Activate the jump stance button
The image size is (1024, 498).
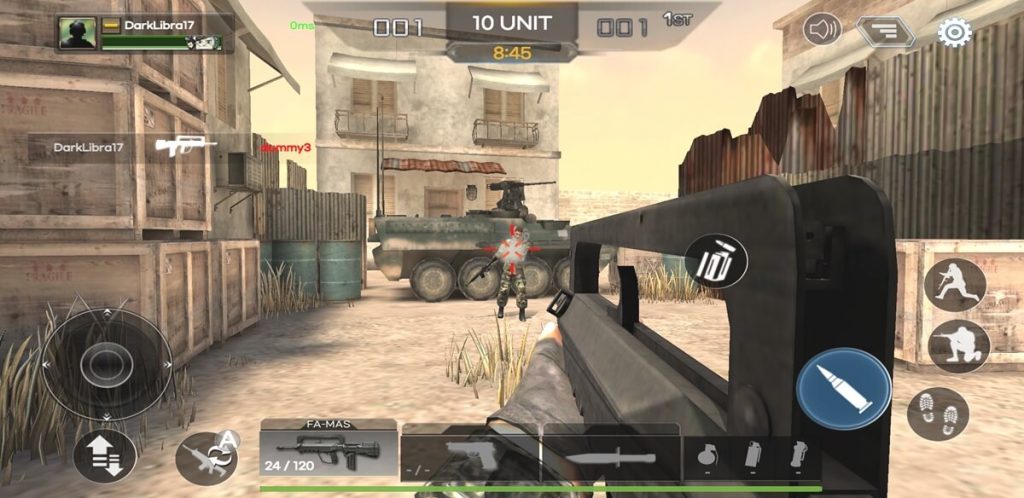point(954,285)
